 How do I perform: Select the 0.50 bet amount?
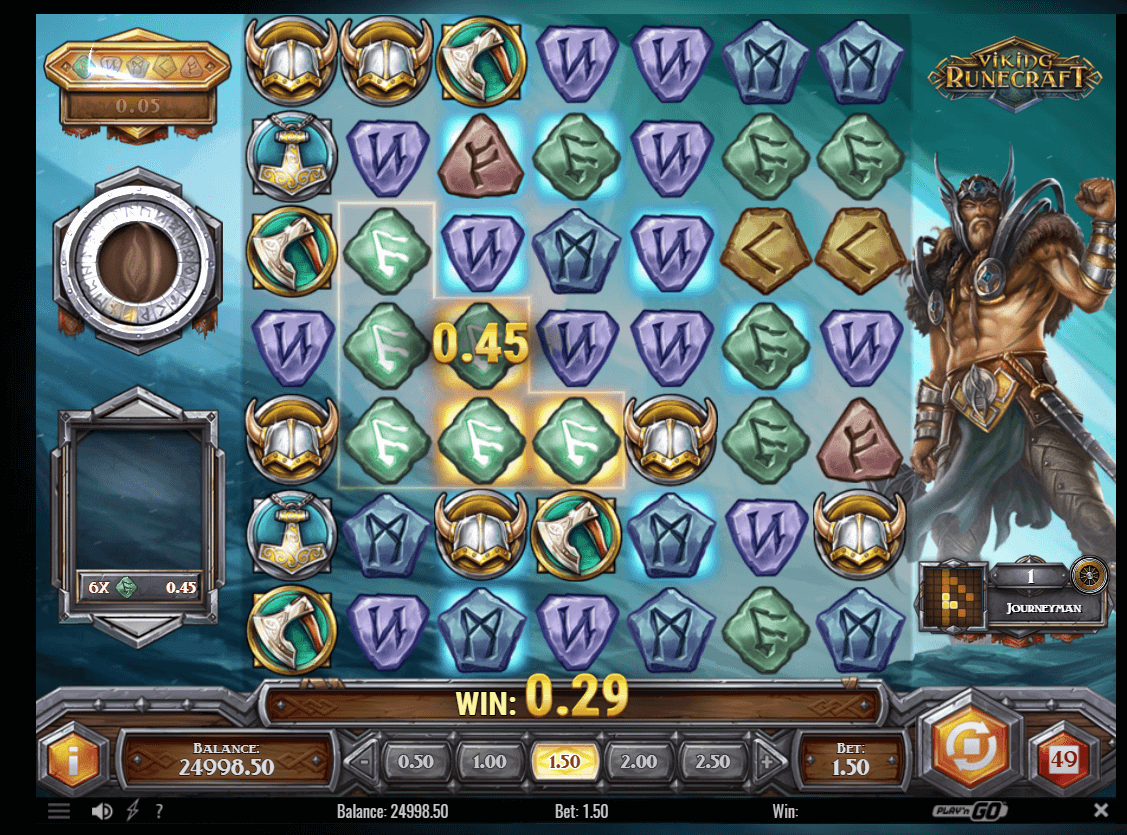415,762
